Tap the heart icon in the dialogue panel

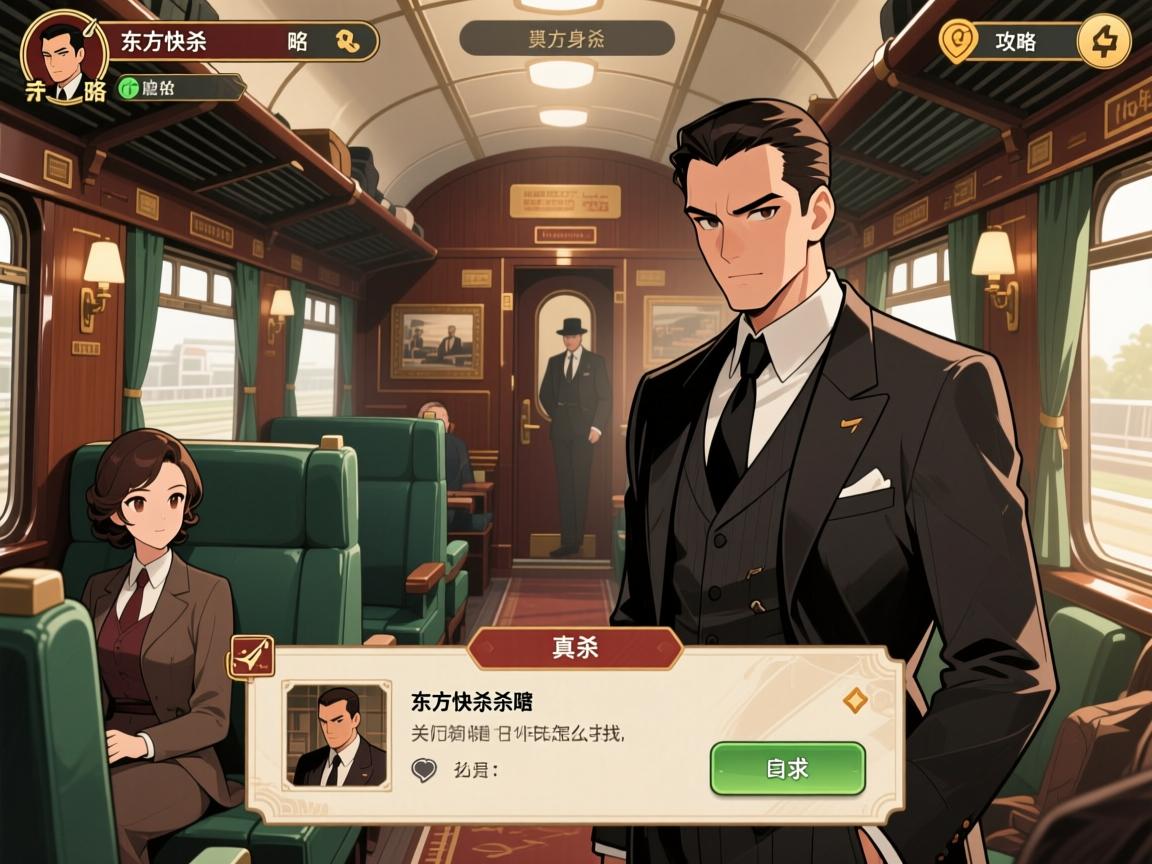pyautogui.click(x=424, y=769)
